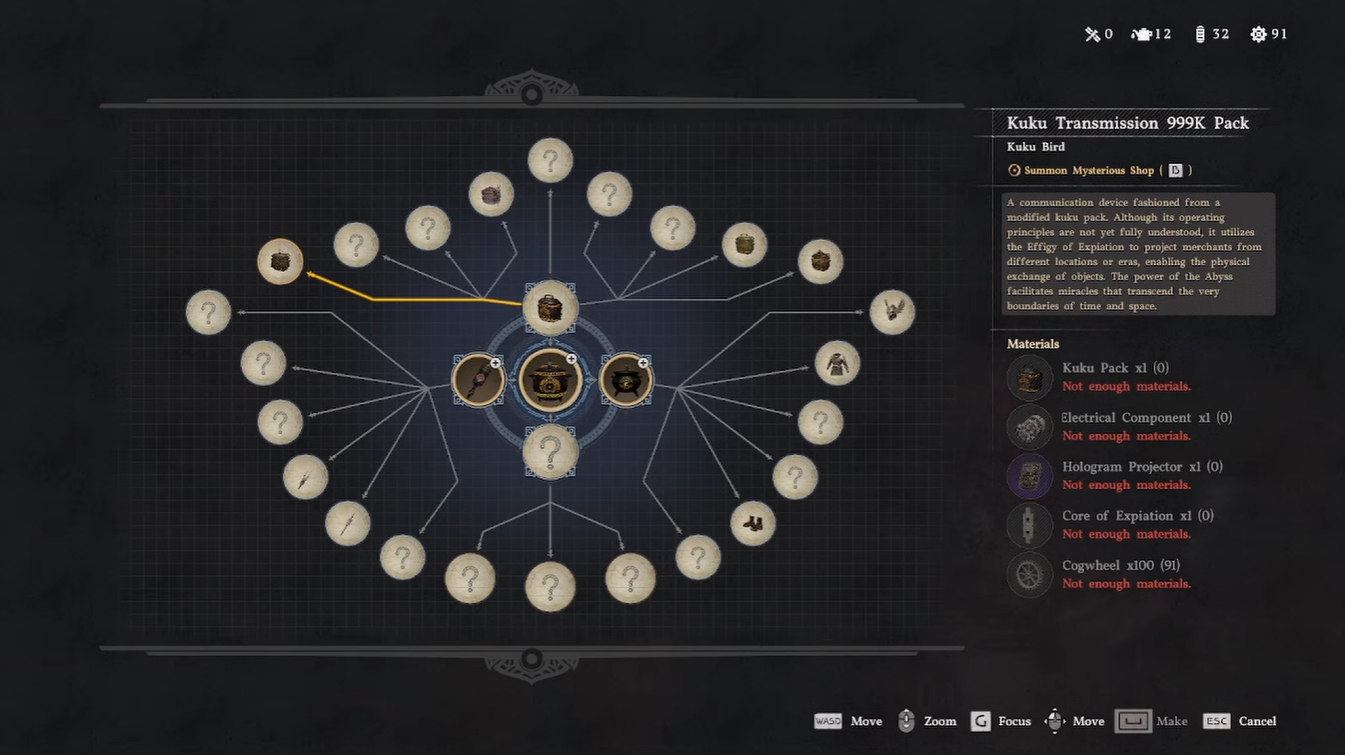Open the armor coat node
This screenshot has width=1345, height=755.
837,364
